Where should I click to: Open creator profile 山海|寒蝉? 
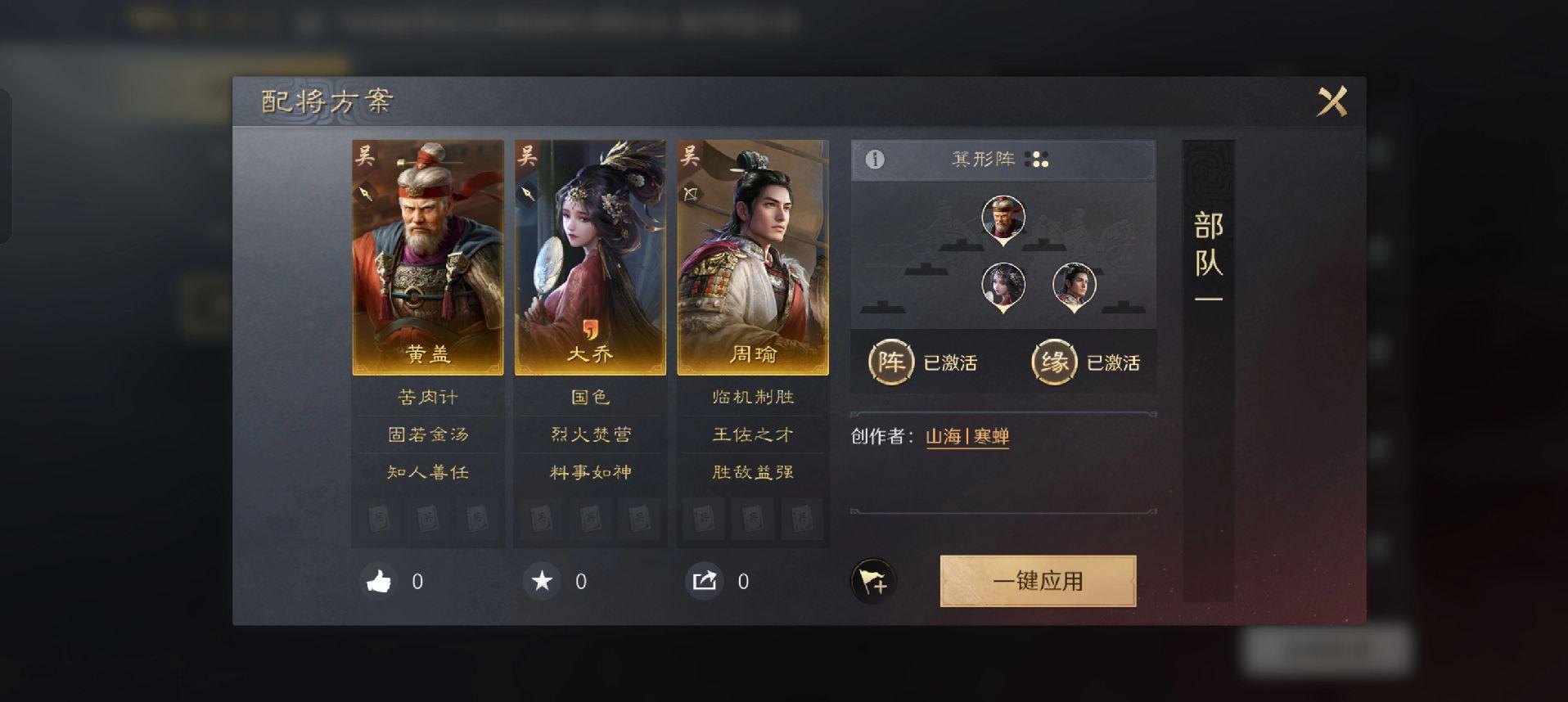tap(966, 437)
